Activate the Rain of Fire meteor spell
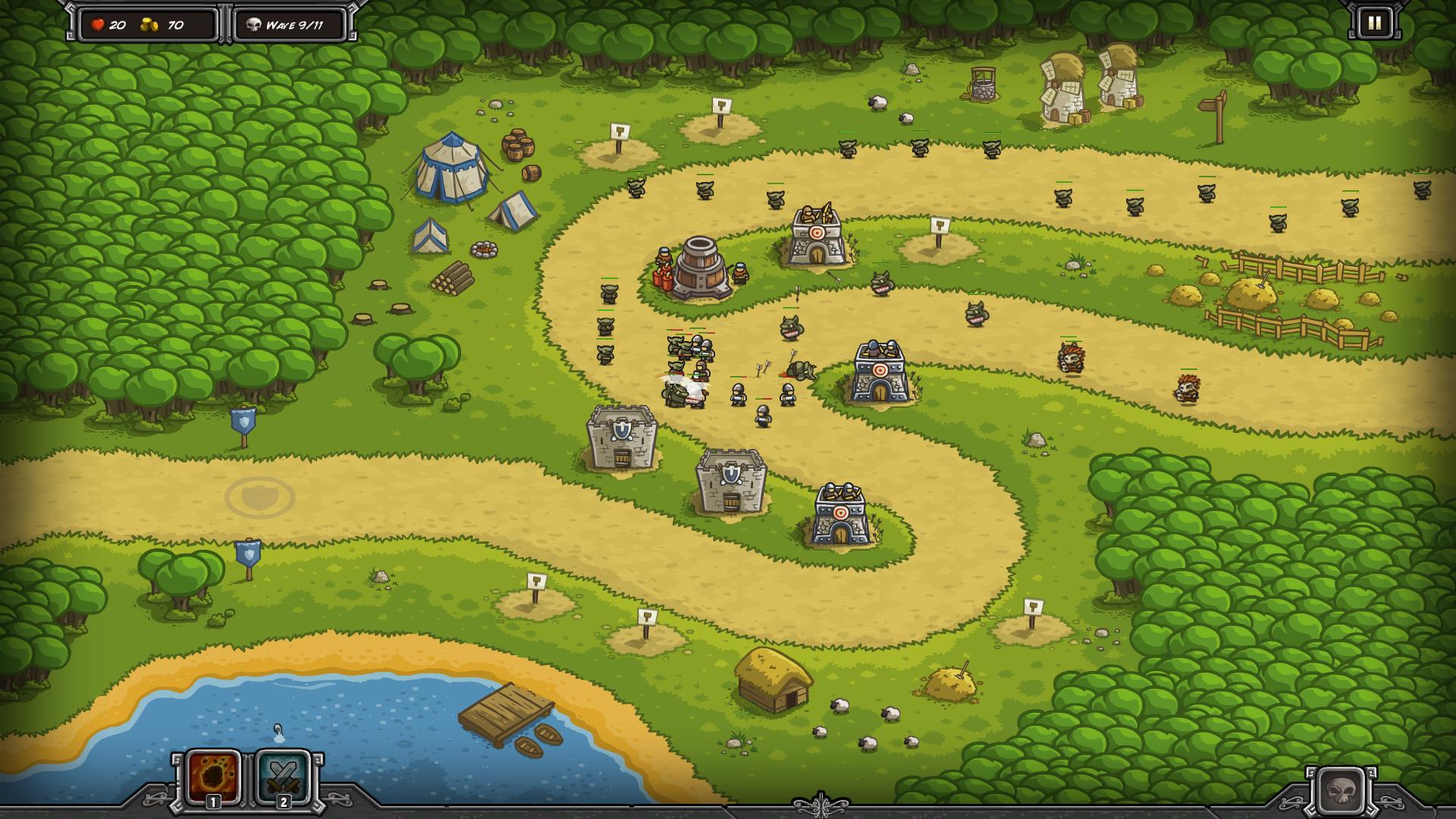 click(214, 777)
